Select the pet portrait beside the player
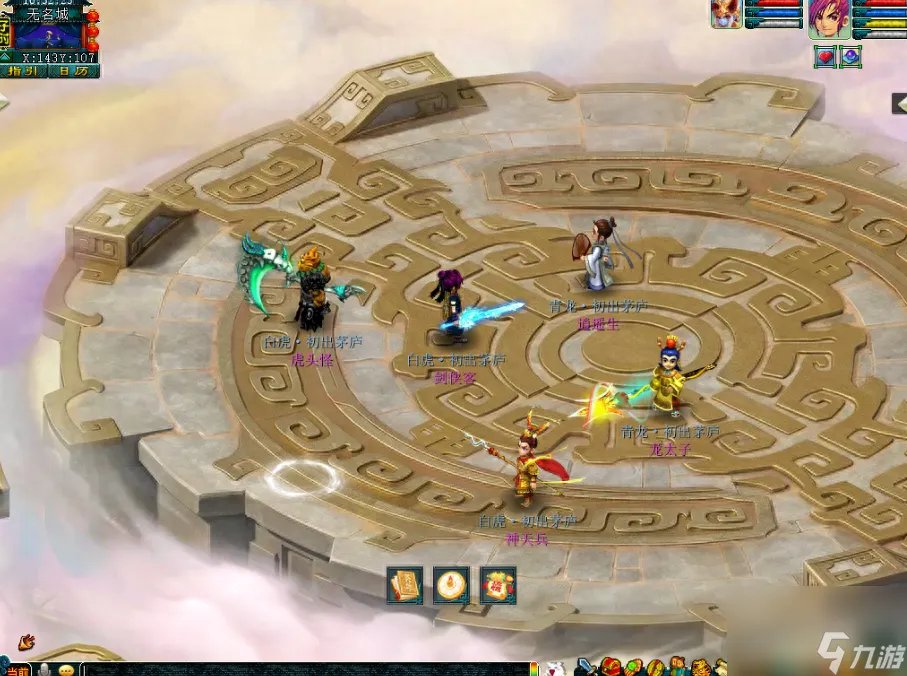 (726, 14)
